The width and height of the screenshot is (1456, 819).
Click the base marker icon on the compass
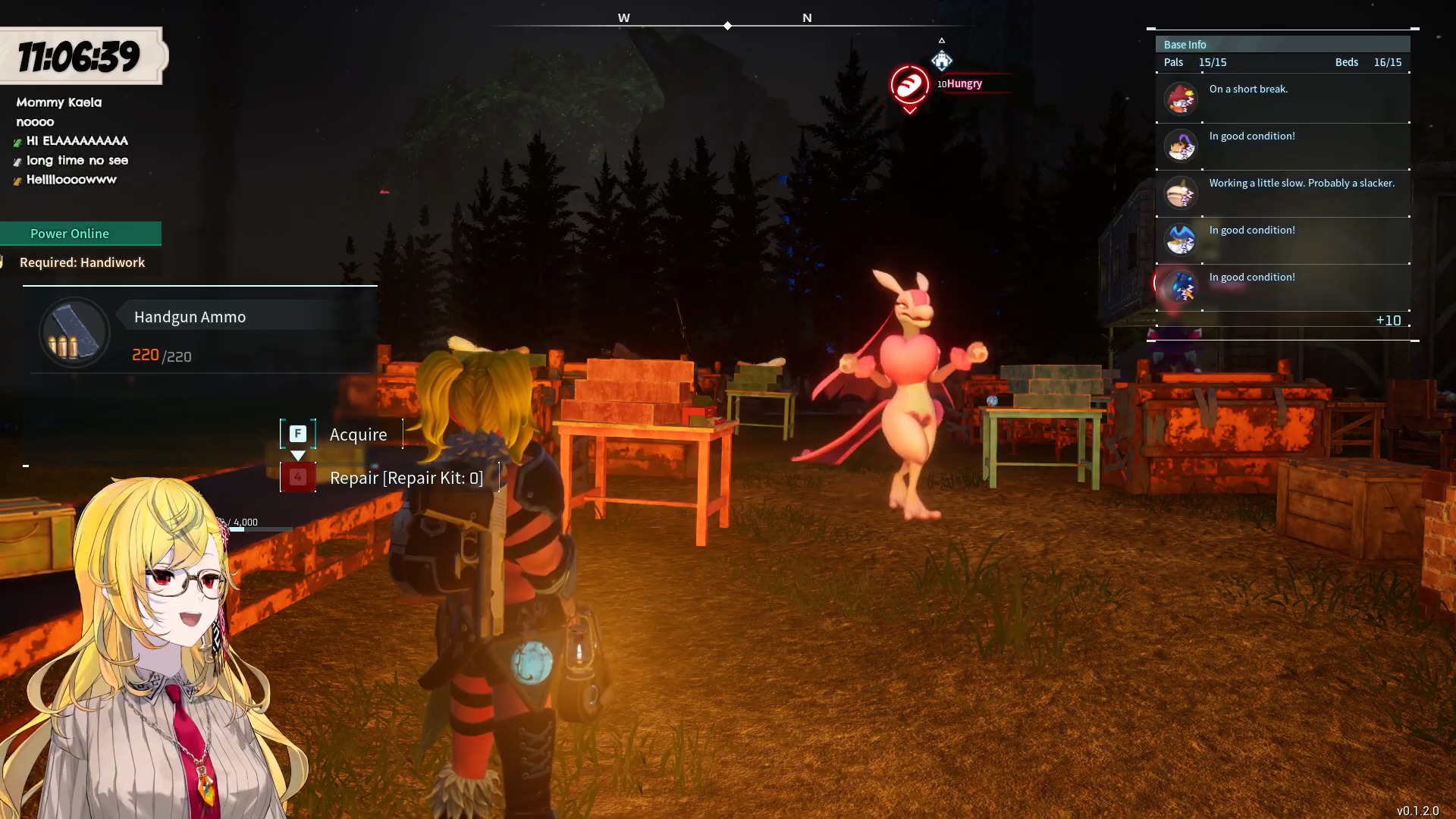941,60
